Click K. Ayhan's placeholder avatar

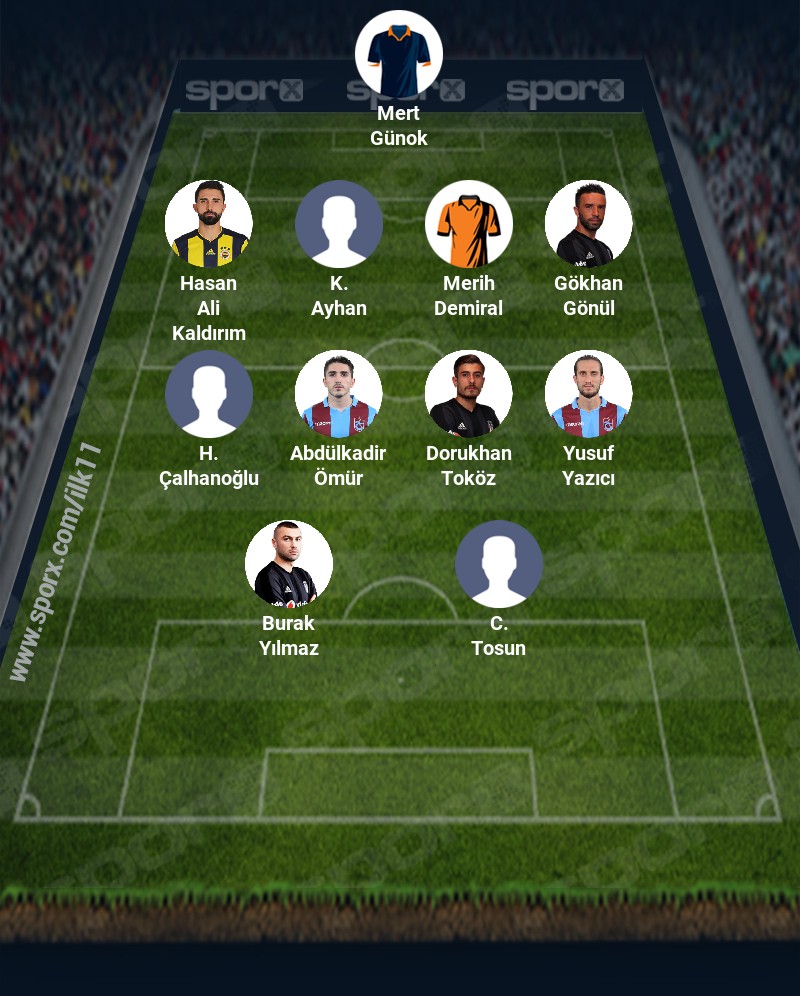point(339,224)
